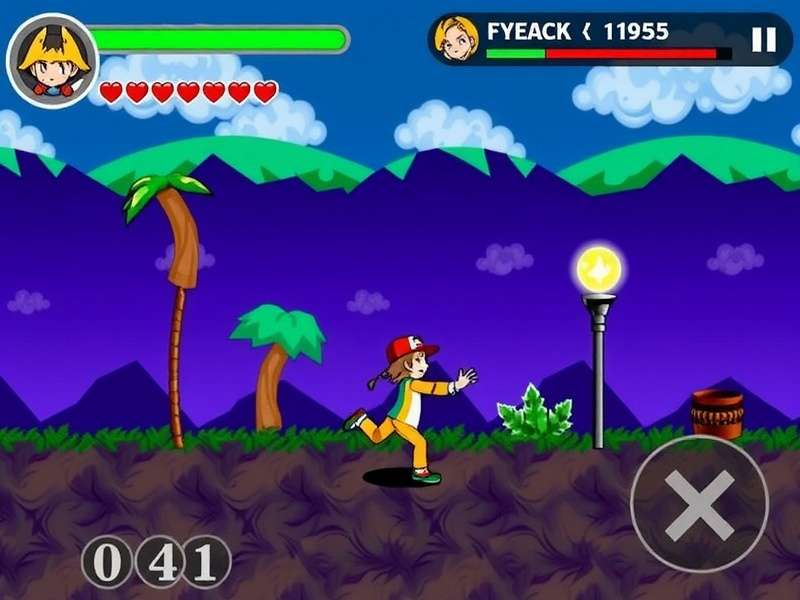
Task: Select the FYEACK opponent avatar
Action: coord(458,39)
